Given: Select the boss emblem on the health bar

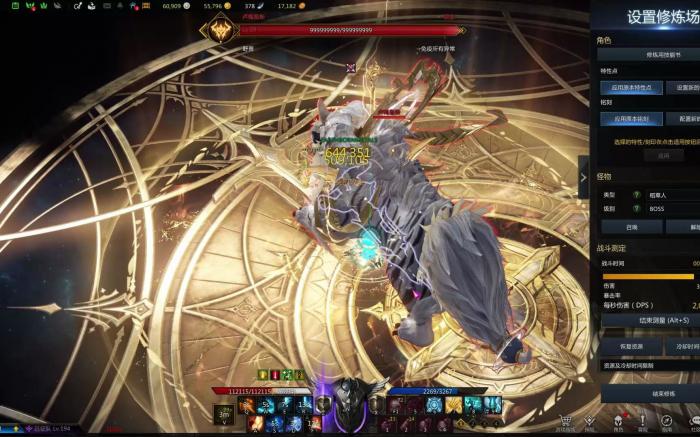Looking at the screenshot, I should coord(216,31).
